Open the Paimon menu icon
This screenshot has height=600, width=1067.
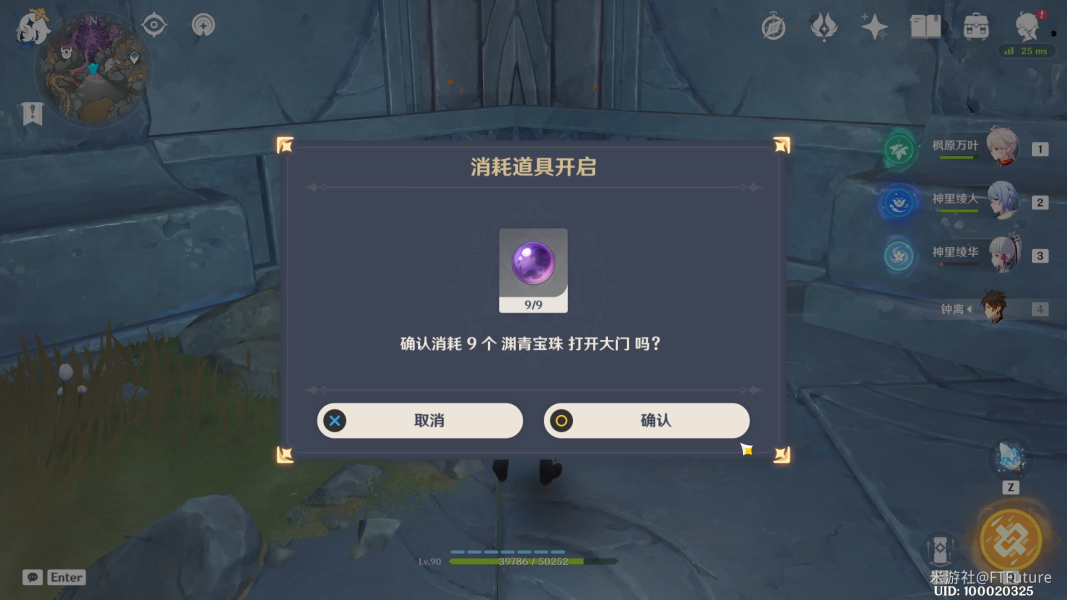(33, 28)
